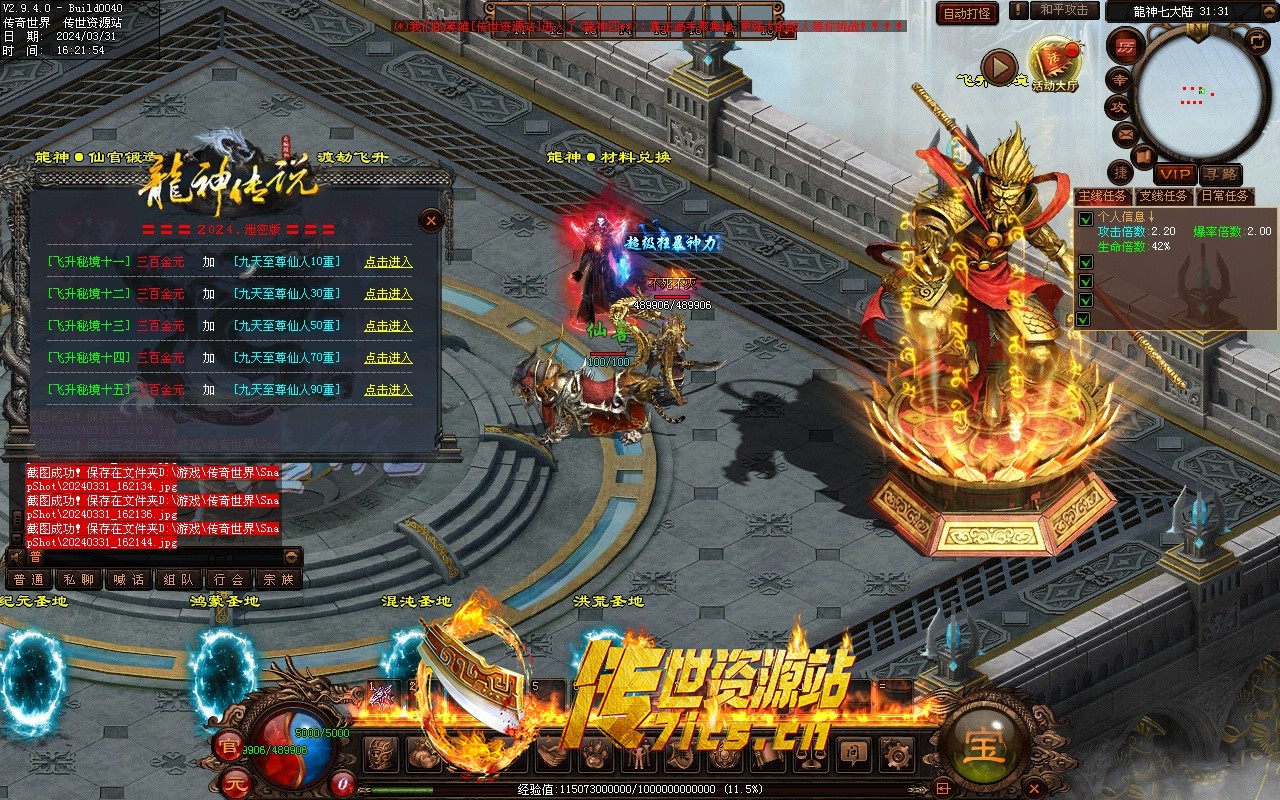Screen dimensions: 1280x800
Task: Show the 支线任务 side quests tab
Action: (1164, 196)
